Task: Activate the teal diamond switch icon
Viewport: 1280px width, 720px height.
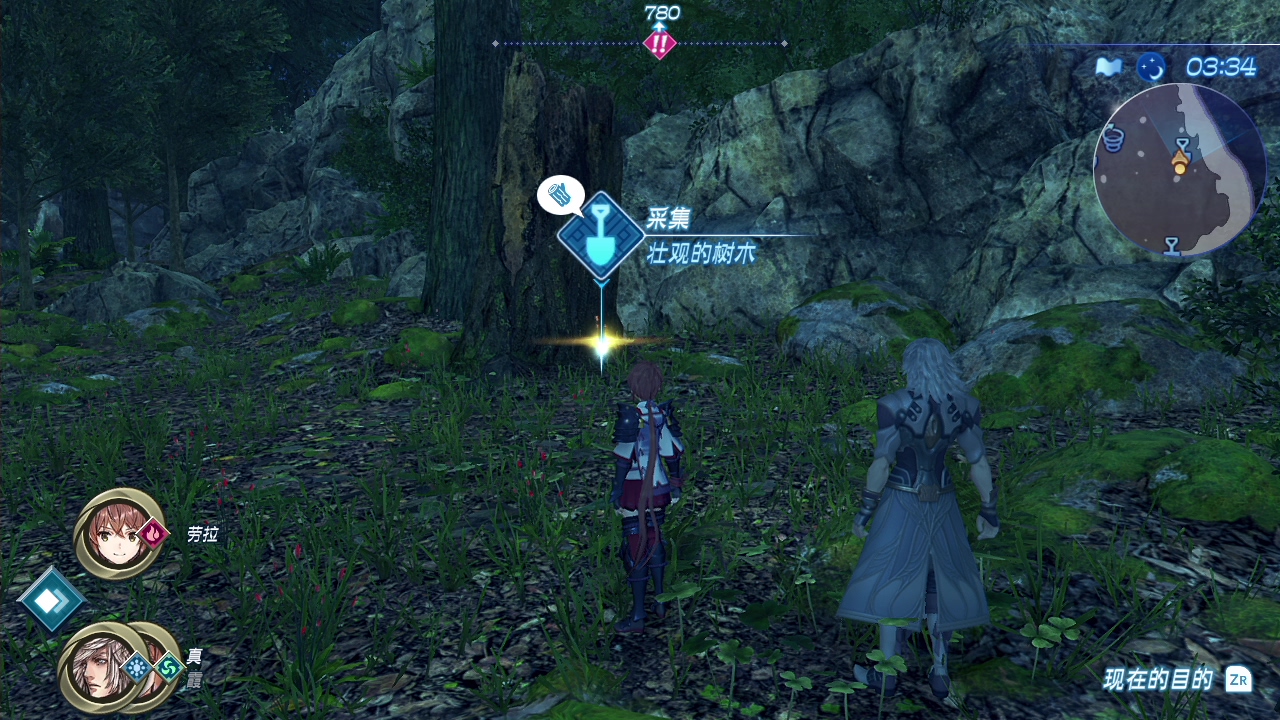Action: coord(51,599)
